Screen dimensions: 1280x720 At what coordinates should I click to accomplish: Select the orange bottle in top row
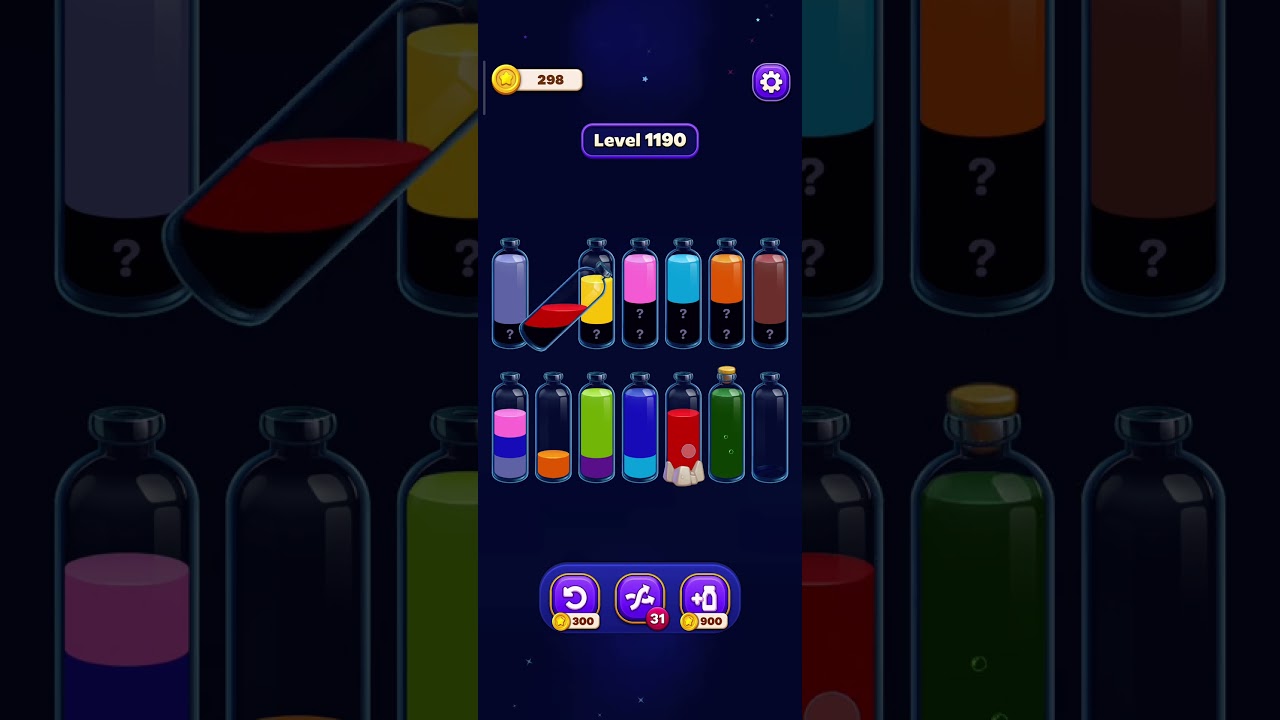pyautogui.click(x=726, y=295)
